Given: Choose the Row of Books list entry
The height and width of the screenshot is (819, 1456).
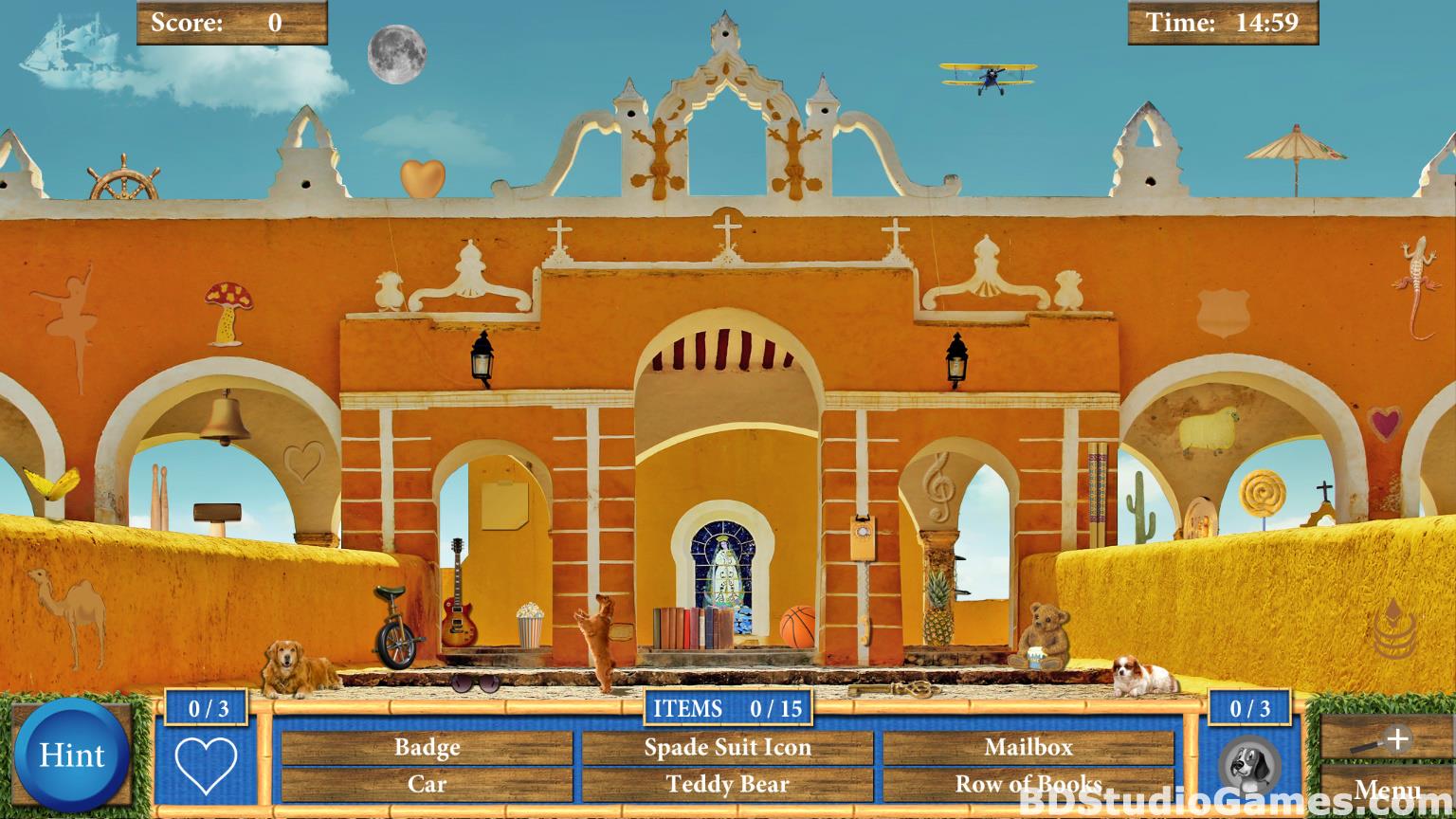Looking at the screenshot, I should click(x=1028, y=785).
